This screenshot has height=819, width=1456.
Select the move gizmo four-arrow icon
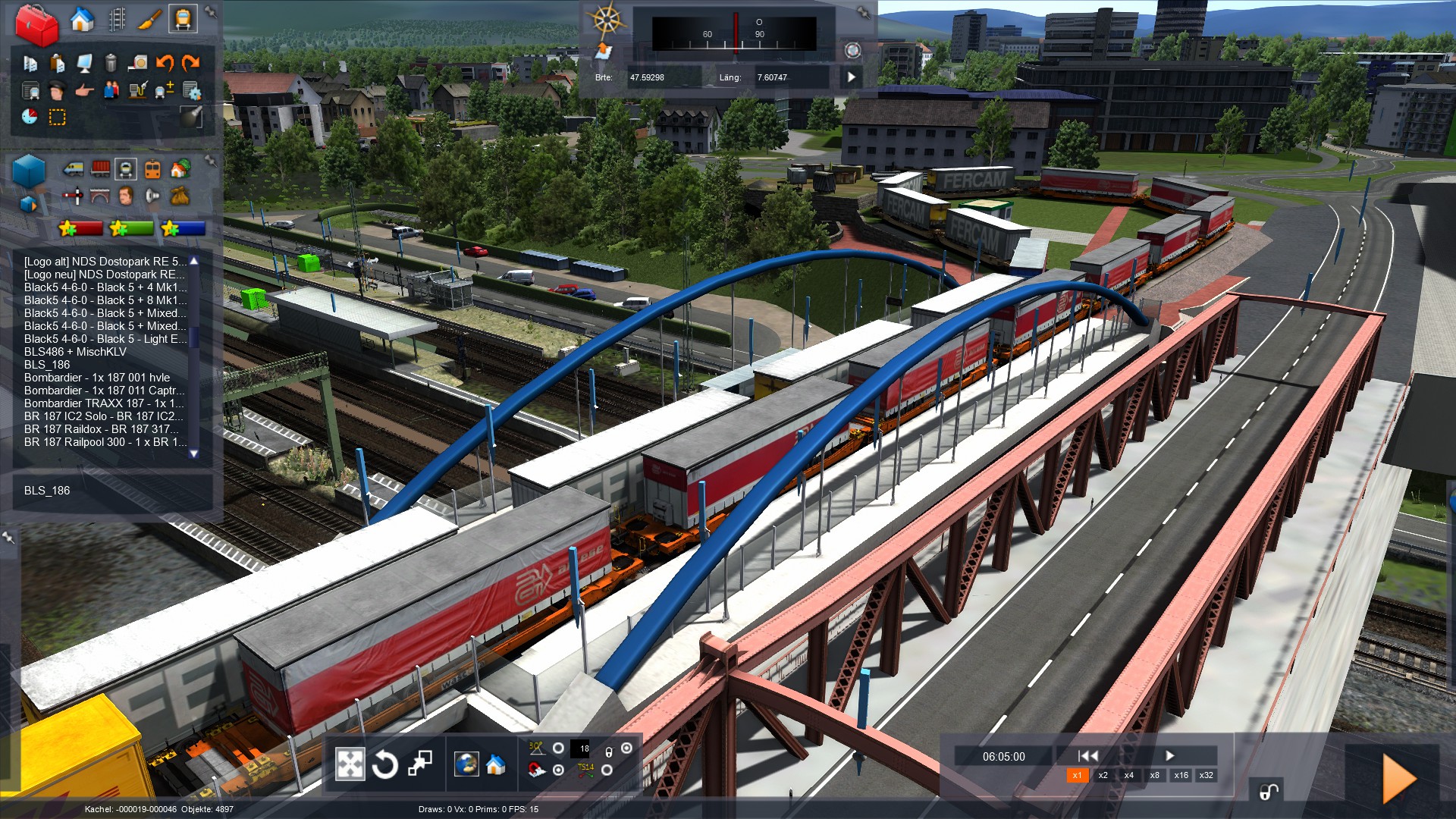click(x=350, y=764)
